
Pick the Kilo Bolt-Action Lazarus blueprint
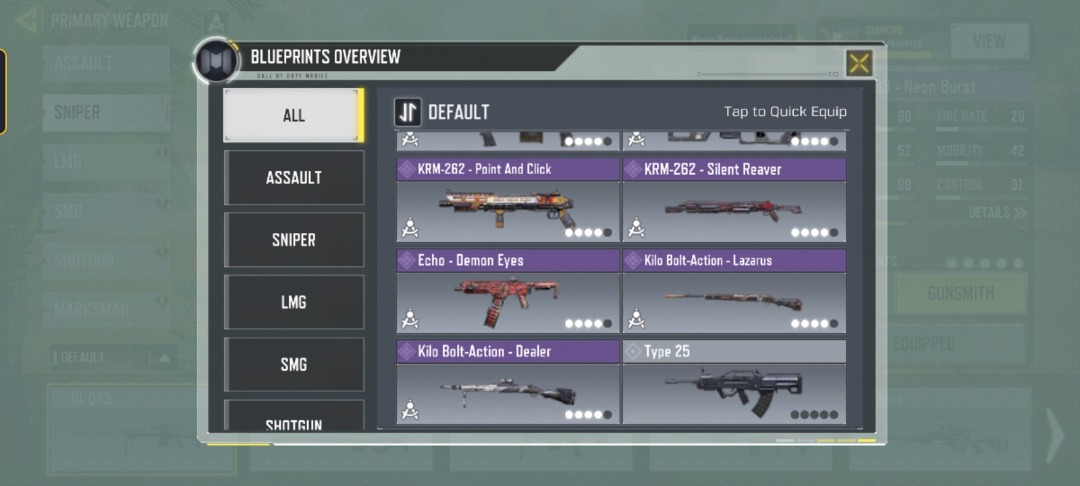pyautogui.click(x=734, y=291)
